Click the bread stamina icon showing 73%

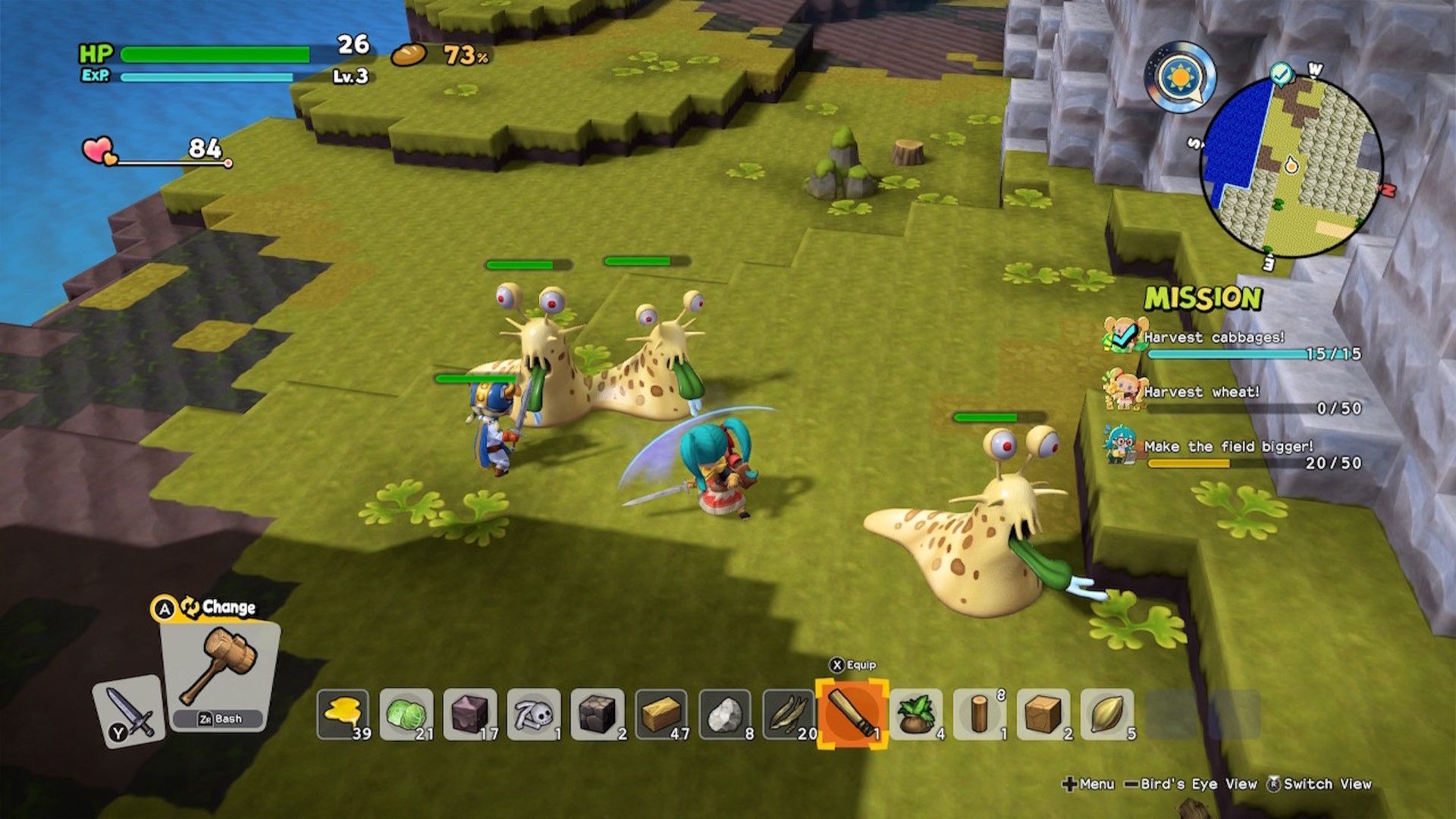(x=408, y=55)
